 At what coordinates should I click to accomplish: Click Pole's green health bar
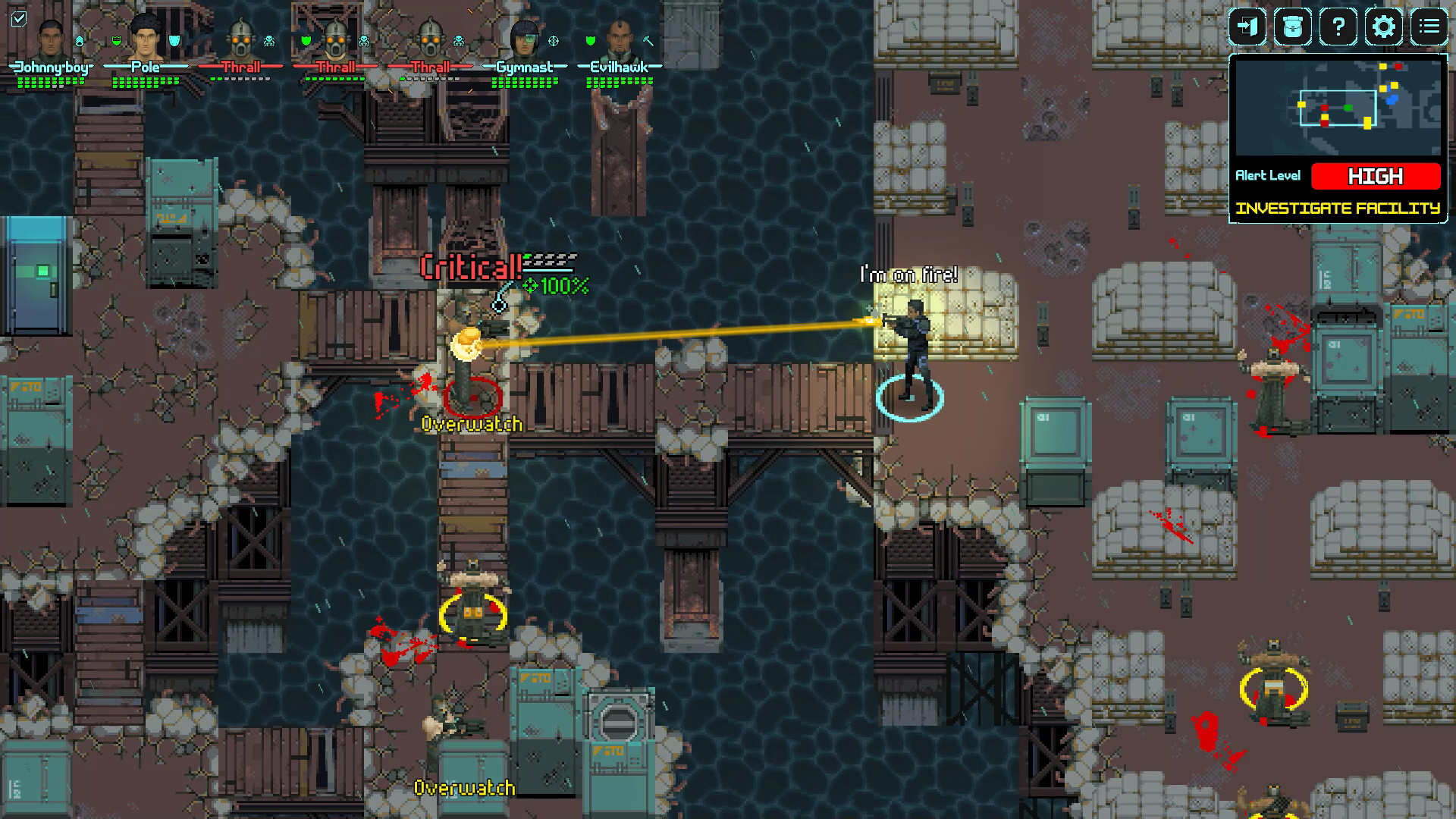point(146,82)
